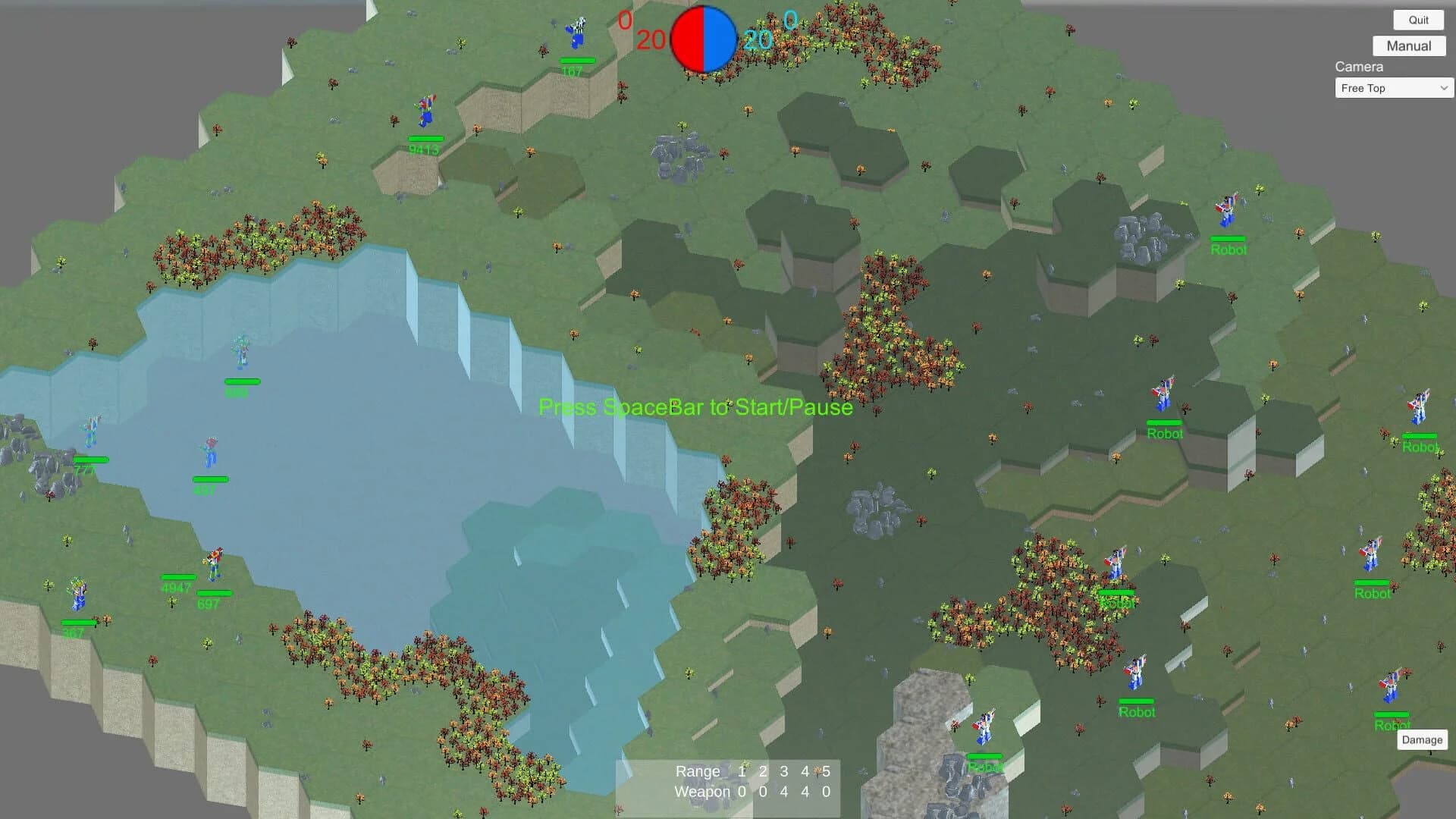Image resolution: width=1456 pixels, height=819 pixels.
Task: Click the Press SpaceBar to Start/Pause text
Action: 695,407
